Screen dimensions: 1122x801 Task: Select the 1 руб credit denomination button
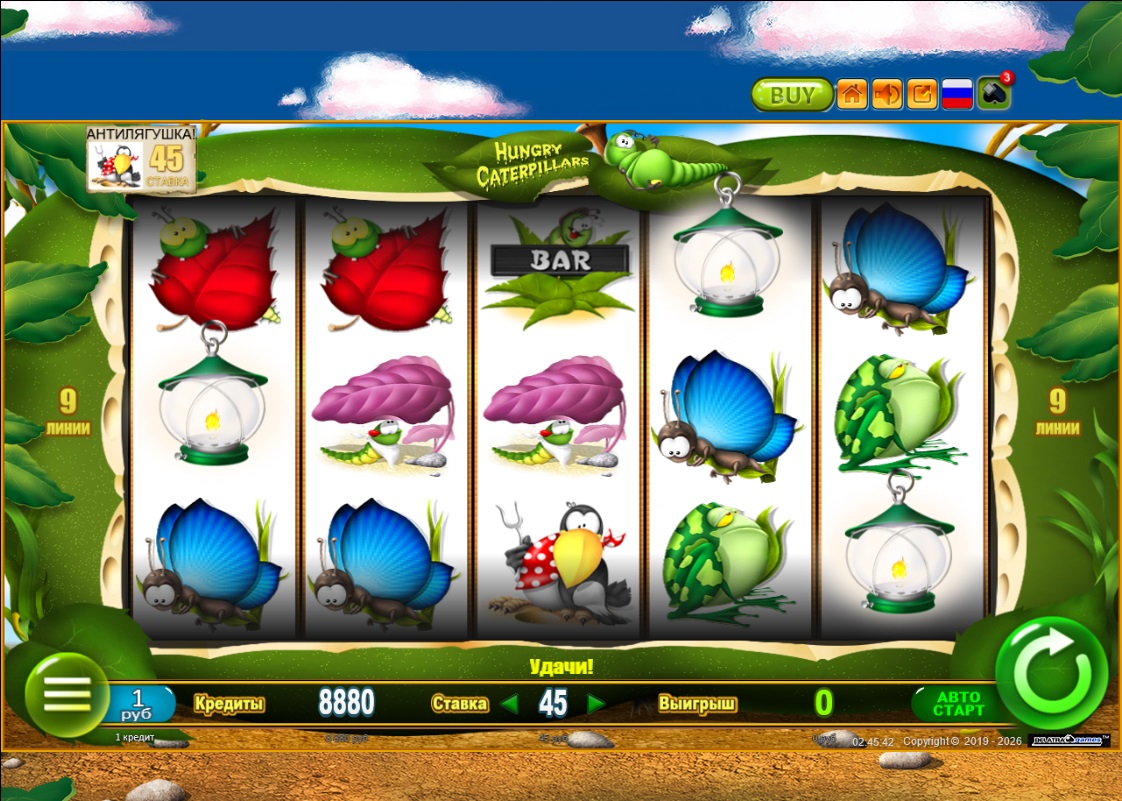(x=140, y=703)
